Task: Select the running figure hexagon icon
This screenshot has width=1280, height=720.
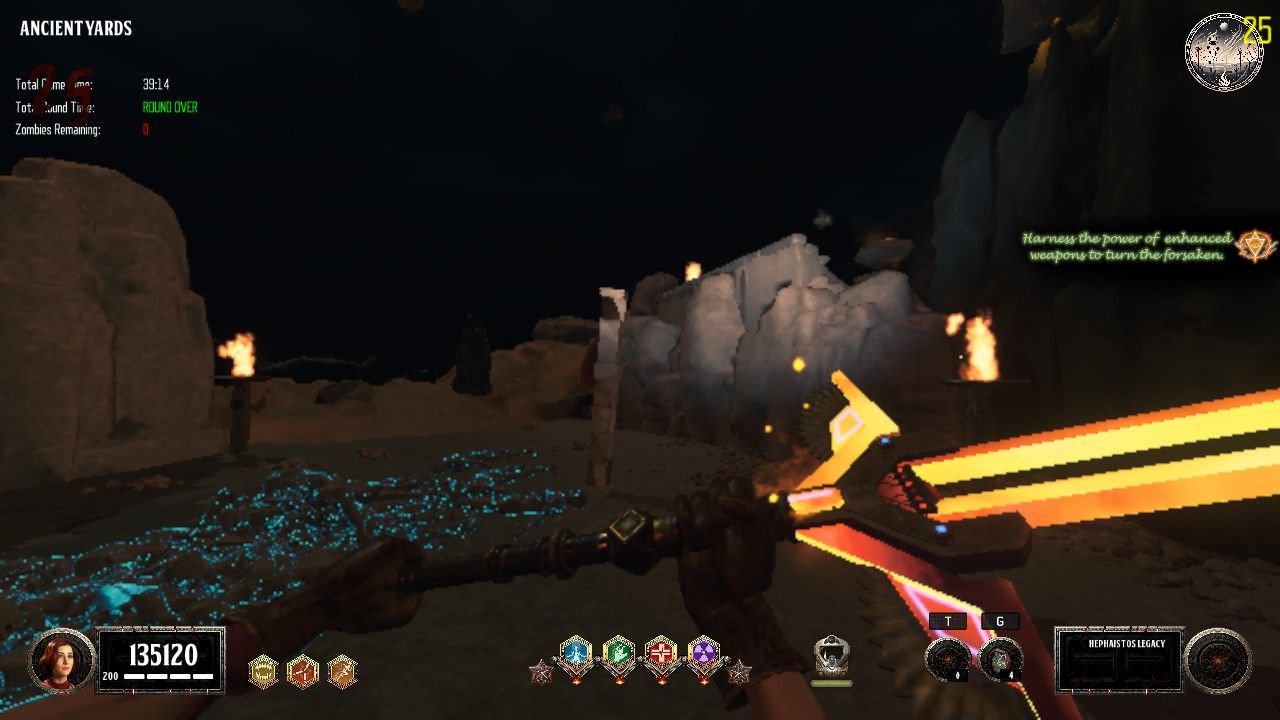Action: (342, 670)
